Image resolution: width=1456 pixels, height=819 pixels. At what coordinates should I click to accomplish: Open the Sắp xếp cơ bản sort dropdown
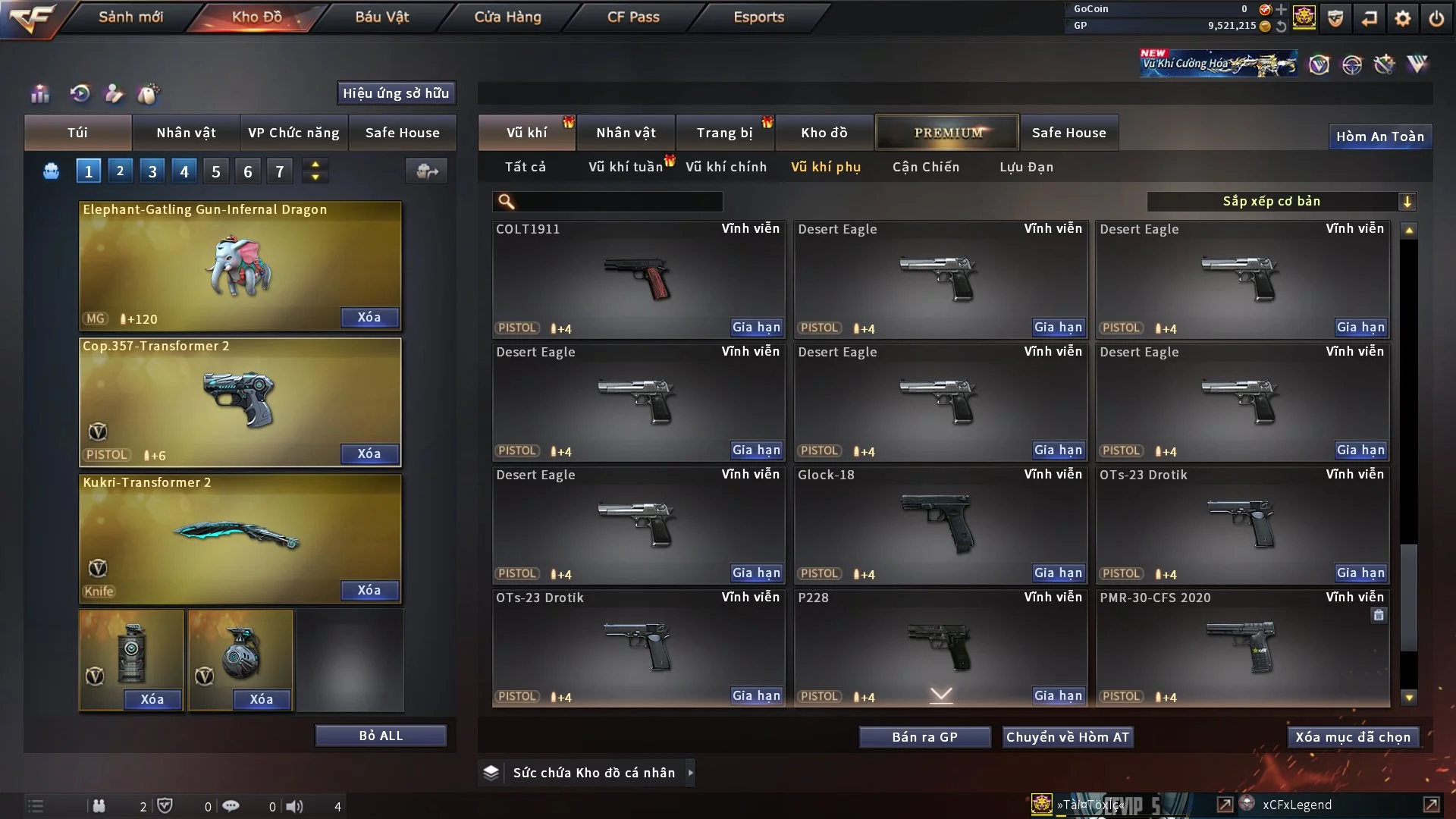(1281, 202)
